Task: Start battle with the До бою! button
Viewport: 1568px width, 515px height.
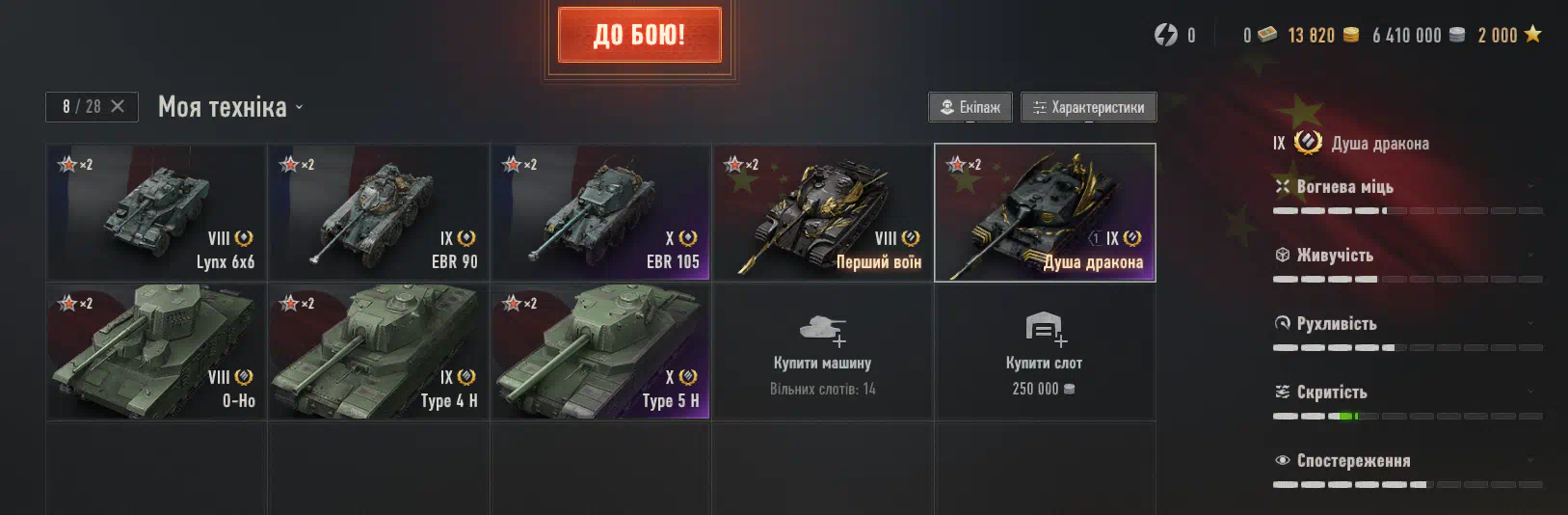Action: tap(640, 35)
